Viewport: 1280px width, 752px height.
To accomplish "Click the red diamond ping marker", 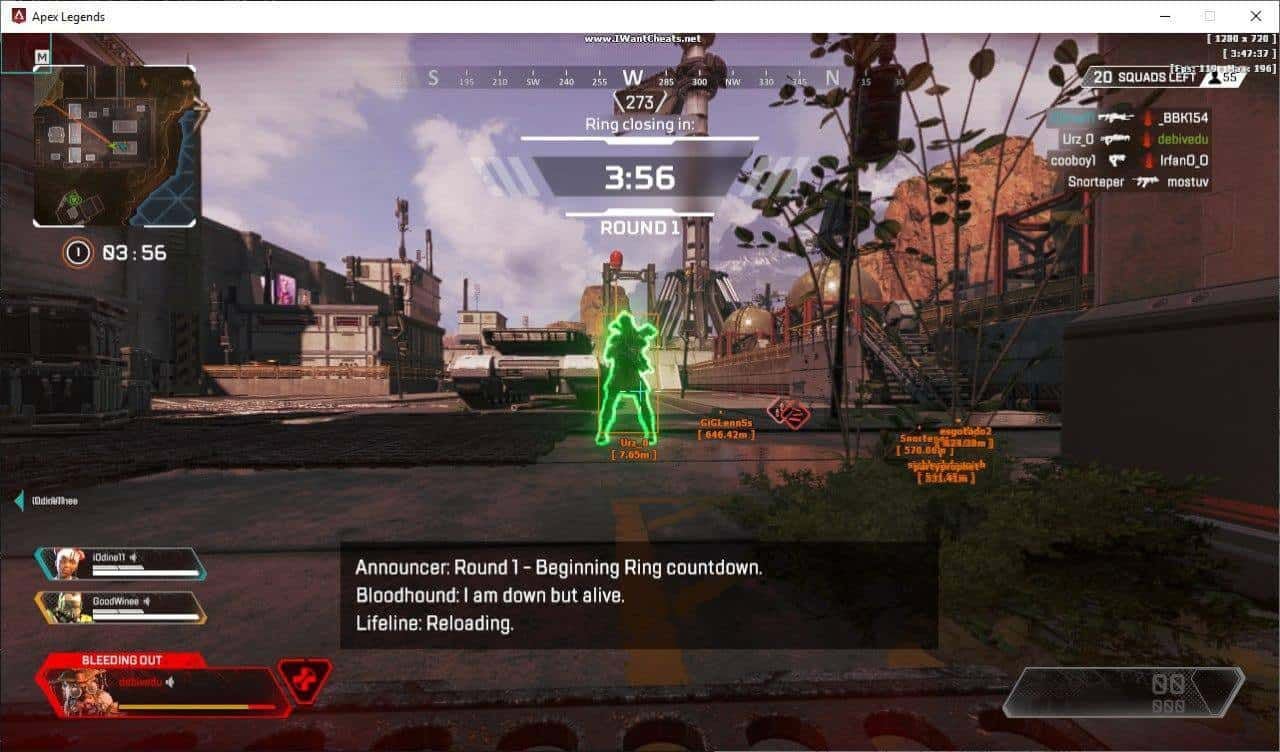I will click(788, 412).
